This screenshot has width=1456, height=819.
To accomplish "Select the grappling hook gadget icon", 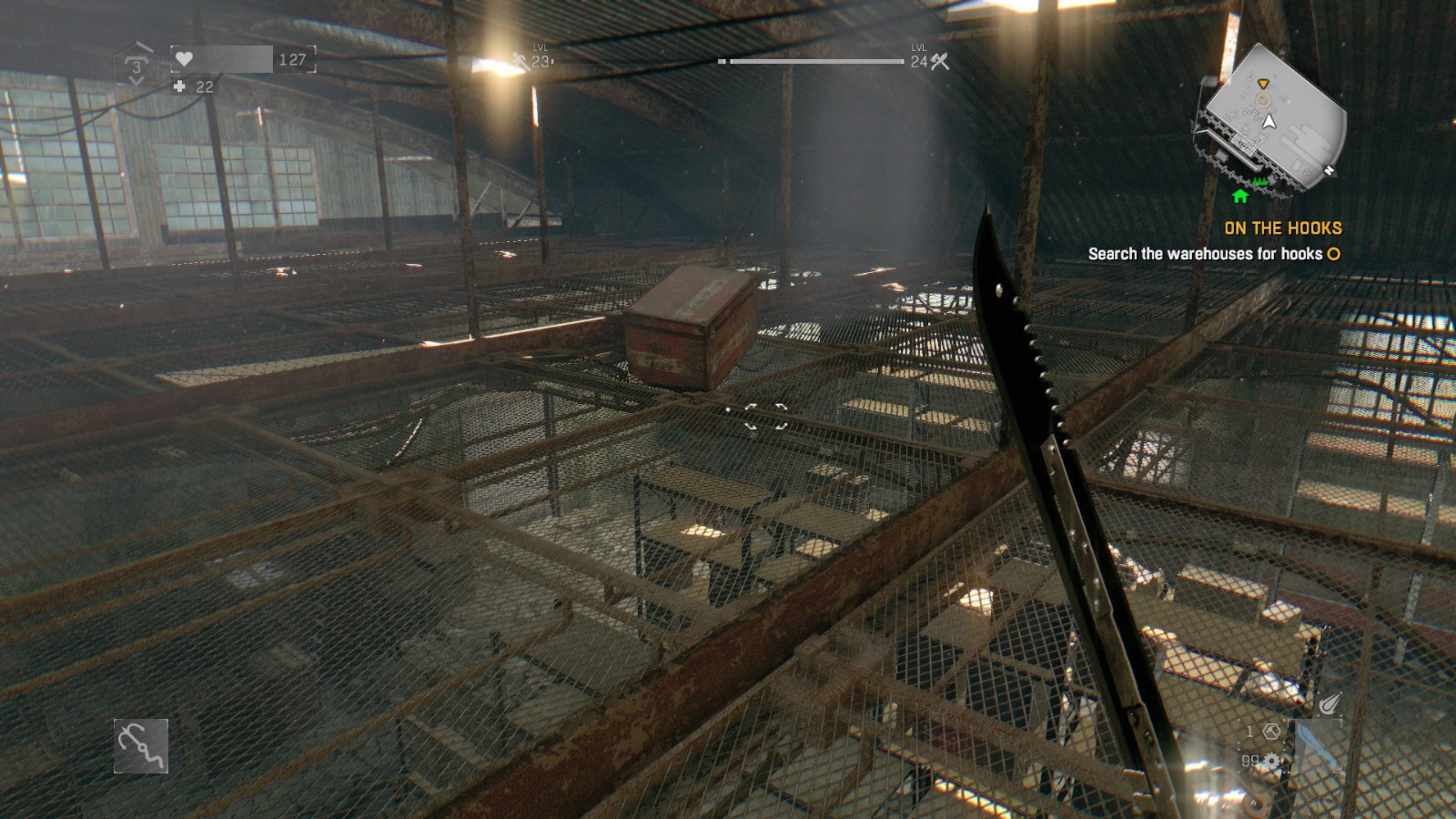I will [141, 743].
